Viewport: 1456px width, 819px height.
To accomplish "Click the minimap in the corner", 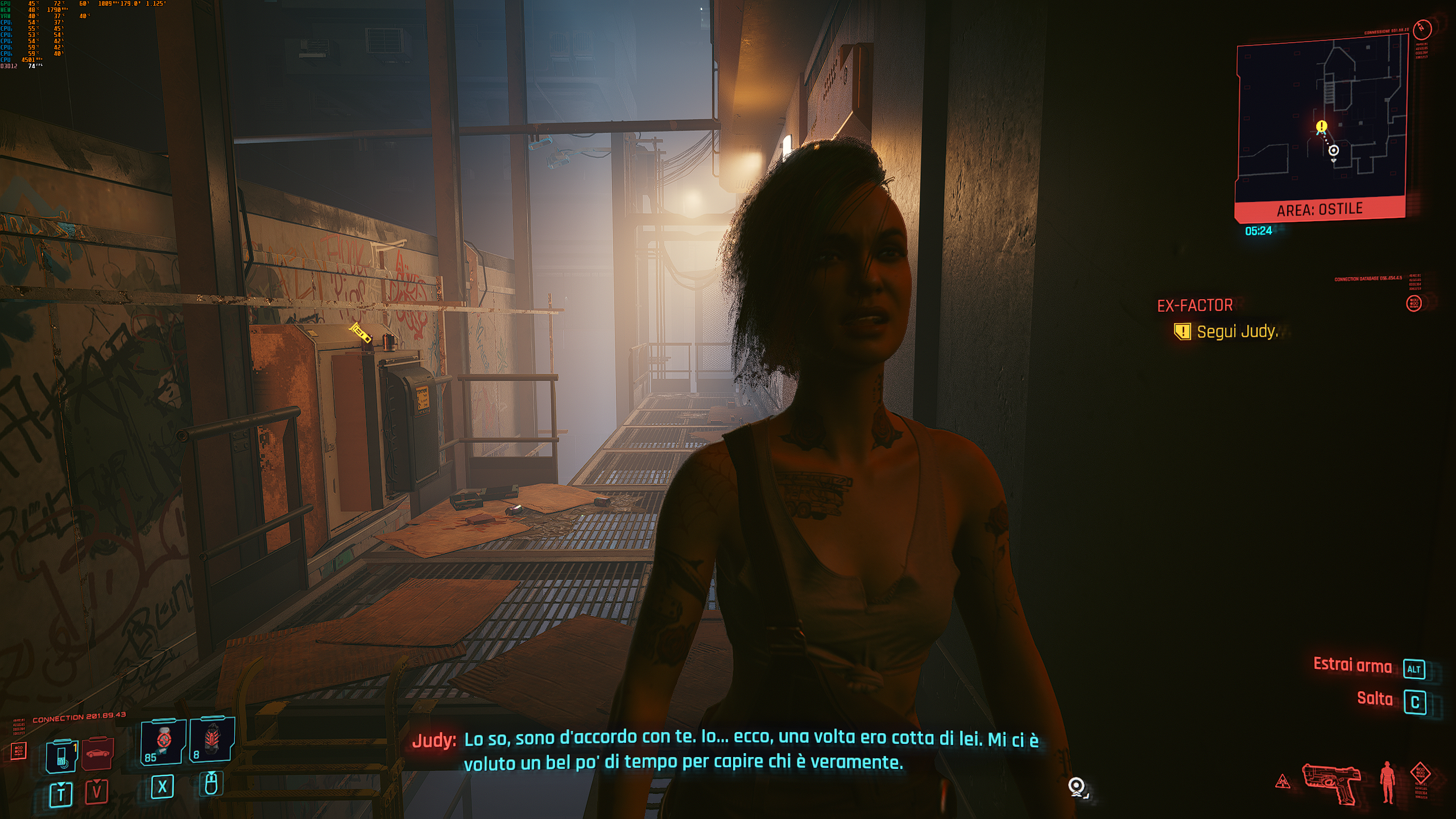I will [x=1321, y=119].
